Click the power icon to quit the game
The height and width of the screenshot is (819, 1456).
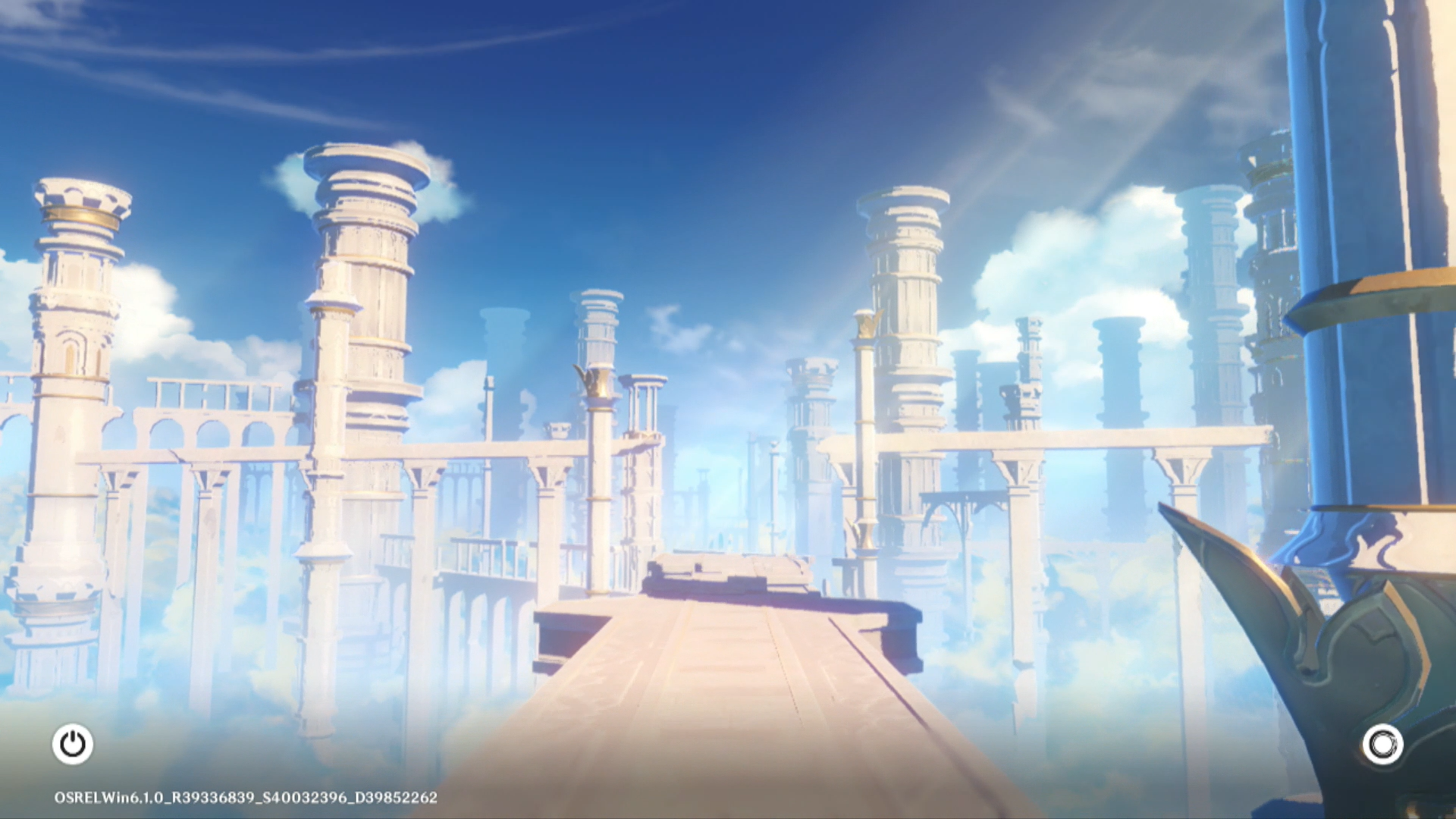(73, 744)
